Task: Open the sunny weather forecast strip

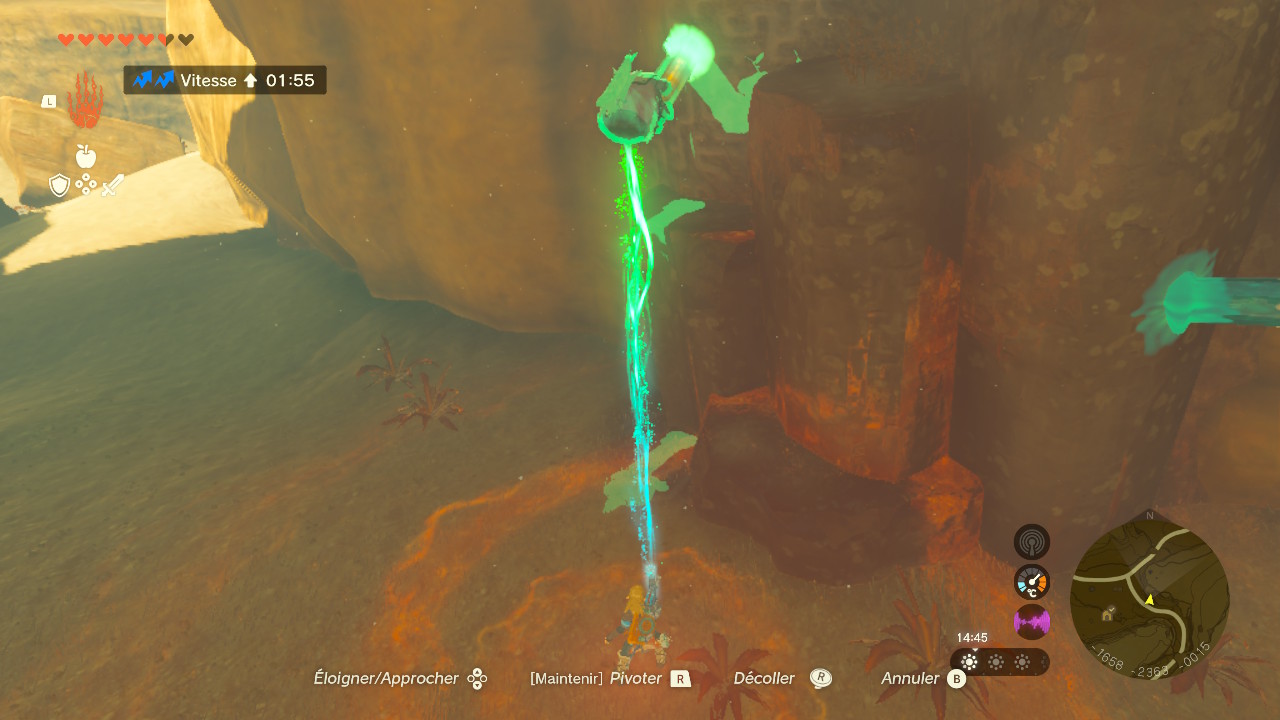Action: [998, 662]
